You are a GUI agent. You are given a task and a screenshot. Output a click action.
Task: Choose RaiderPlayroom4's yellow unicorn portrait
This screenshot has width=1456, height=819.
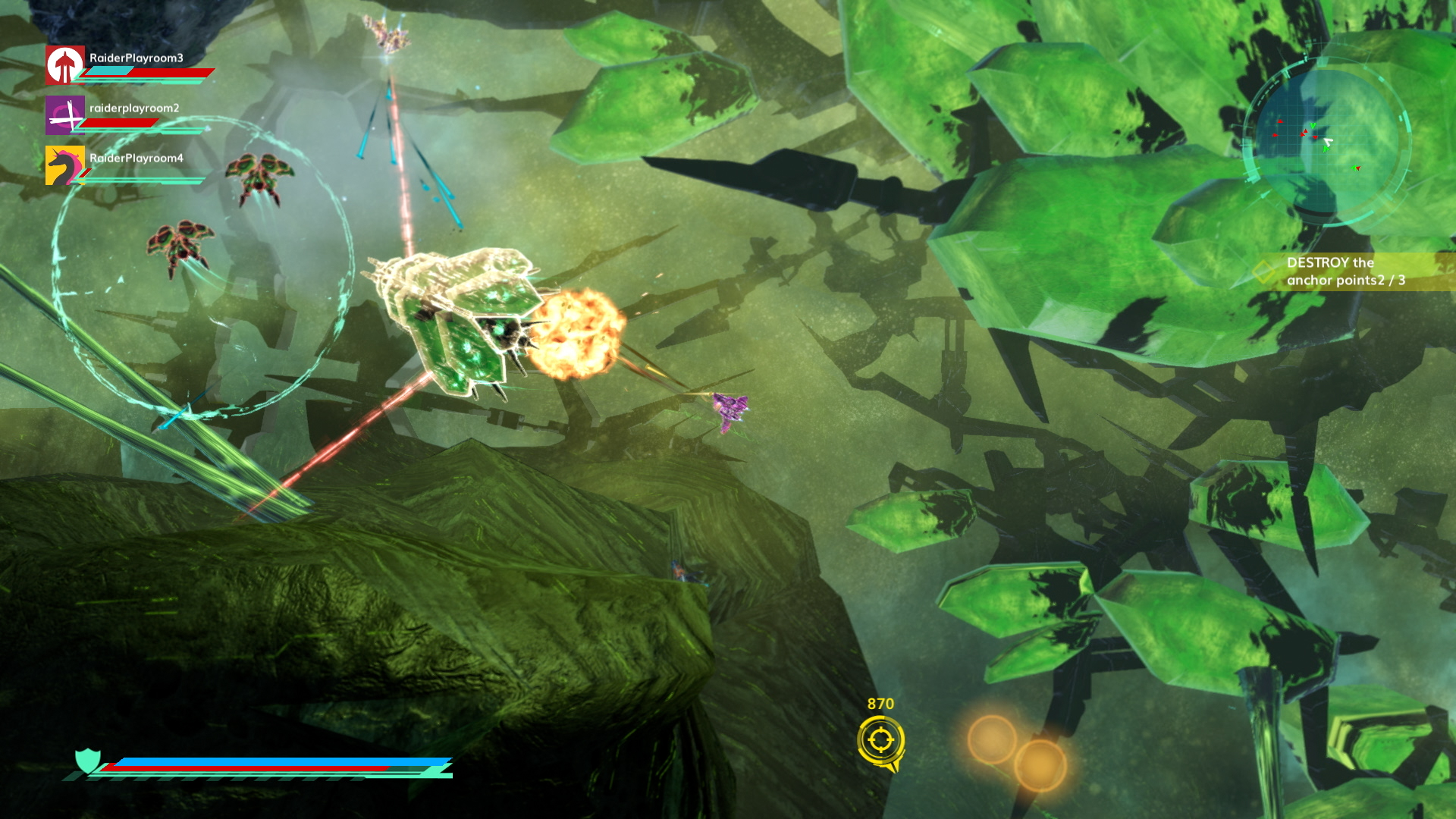64,165
